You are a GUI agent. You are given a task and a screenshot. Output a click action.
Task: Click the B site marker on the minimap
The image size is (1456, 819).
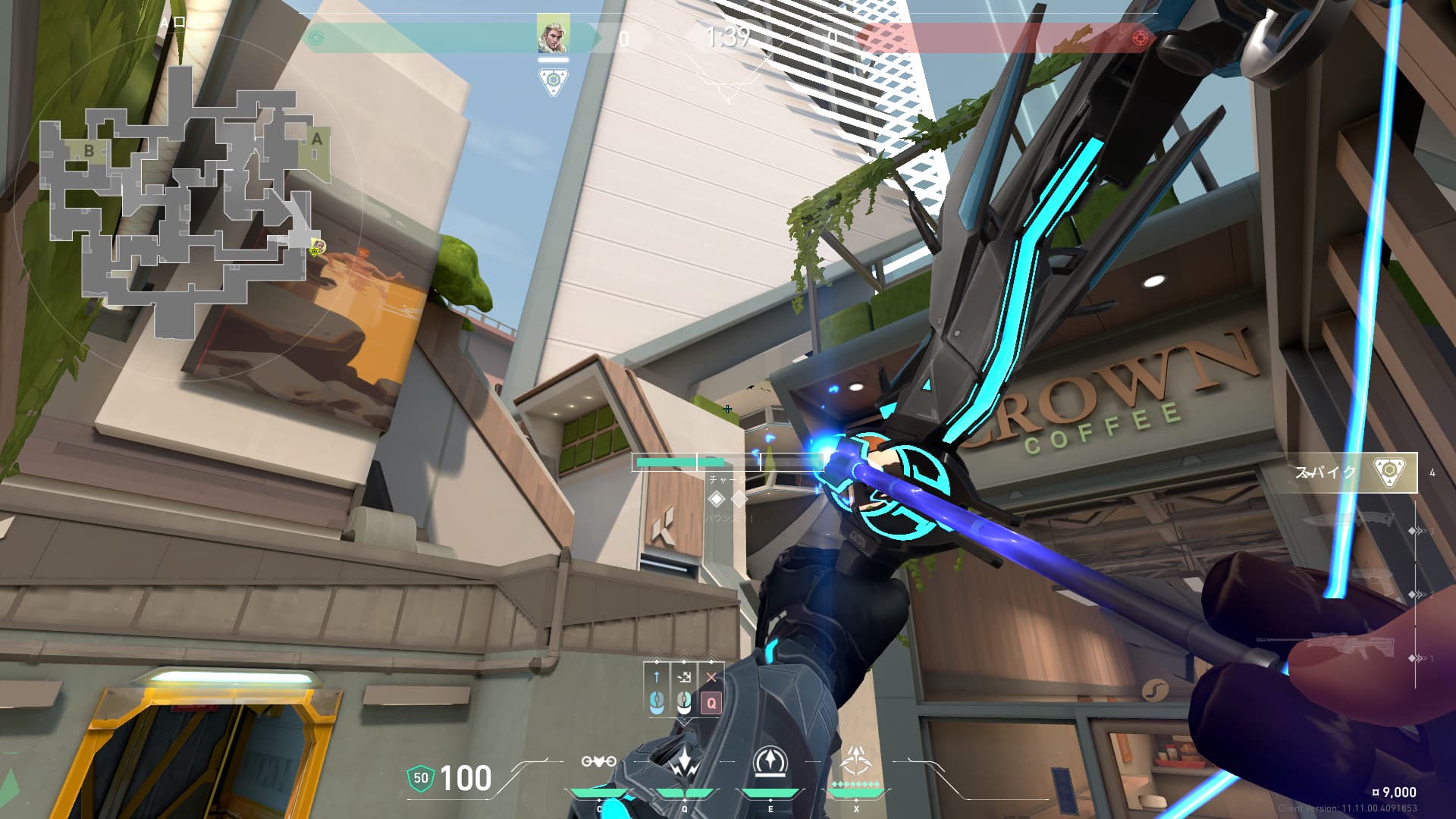[x=89, y=150]
